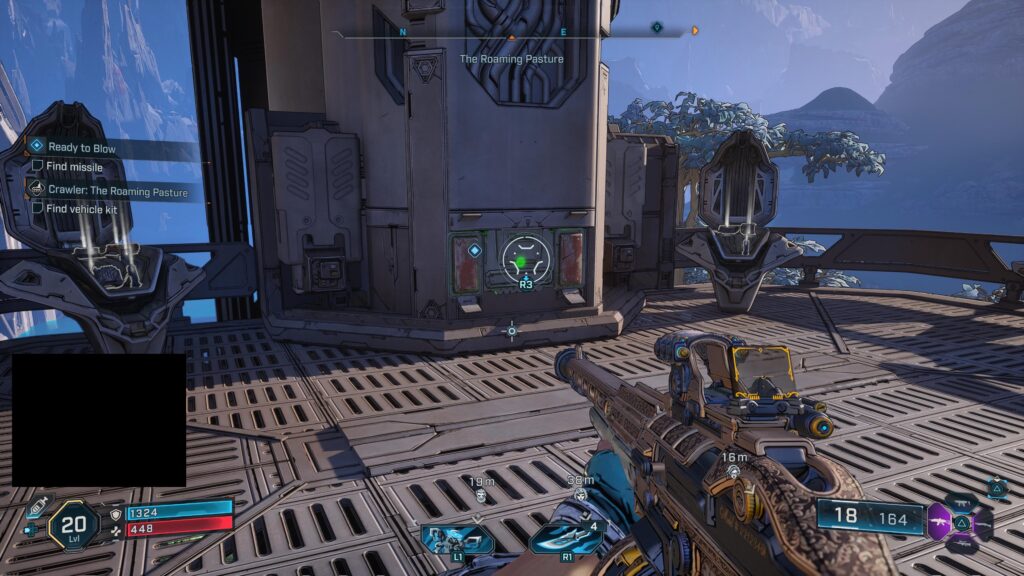Image resolution: width=1024 pixels, height=576 pixels.
Task: Select the diamond quest marker on the compass
Action: pos(656,27)
